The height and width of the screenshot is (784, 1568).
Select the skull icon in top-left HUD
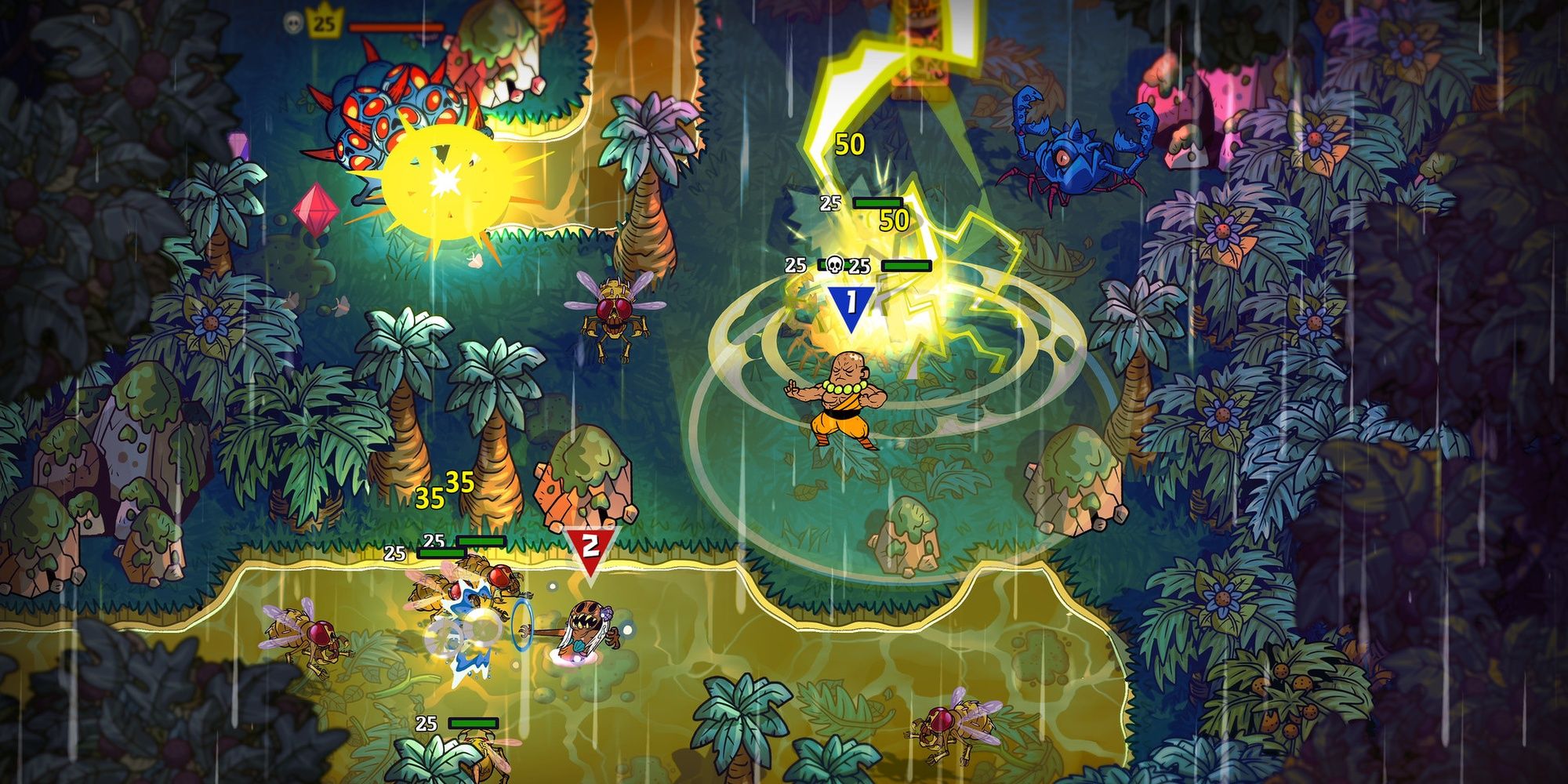[292, 22]
